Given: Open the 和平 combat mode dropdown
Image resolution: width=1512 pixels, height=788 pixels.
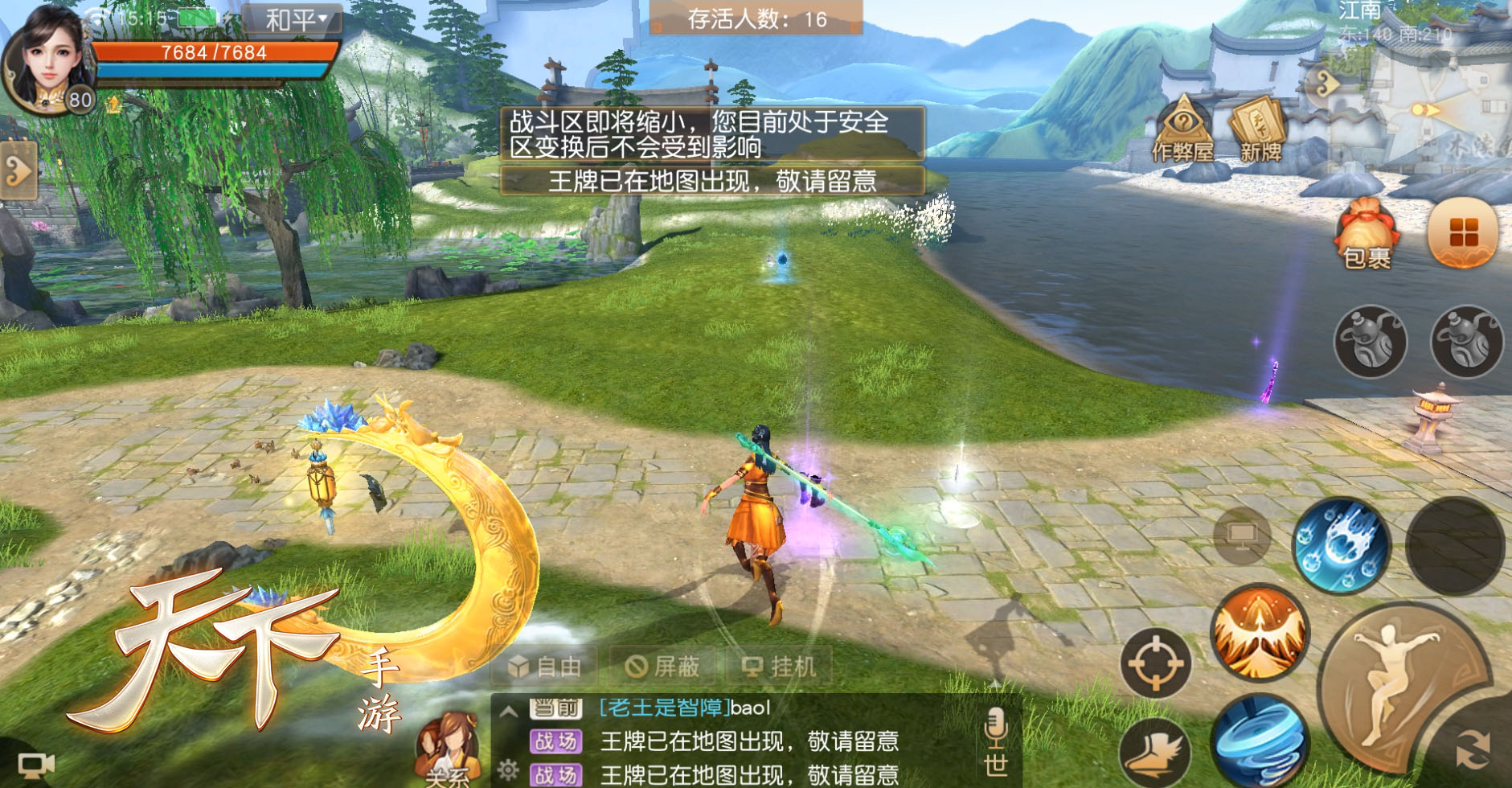Looking at the screenshot, I should coord(294,19).
